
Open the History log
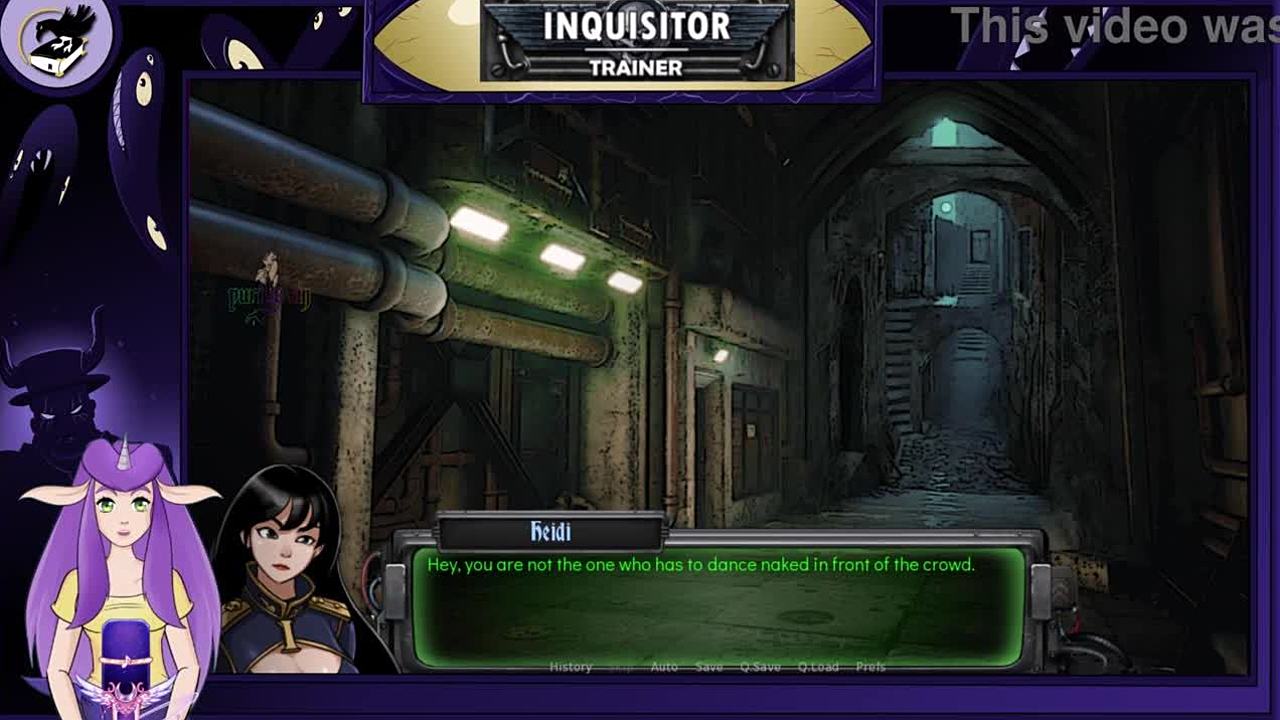point(571,667)
